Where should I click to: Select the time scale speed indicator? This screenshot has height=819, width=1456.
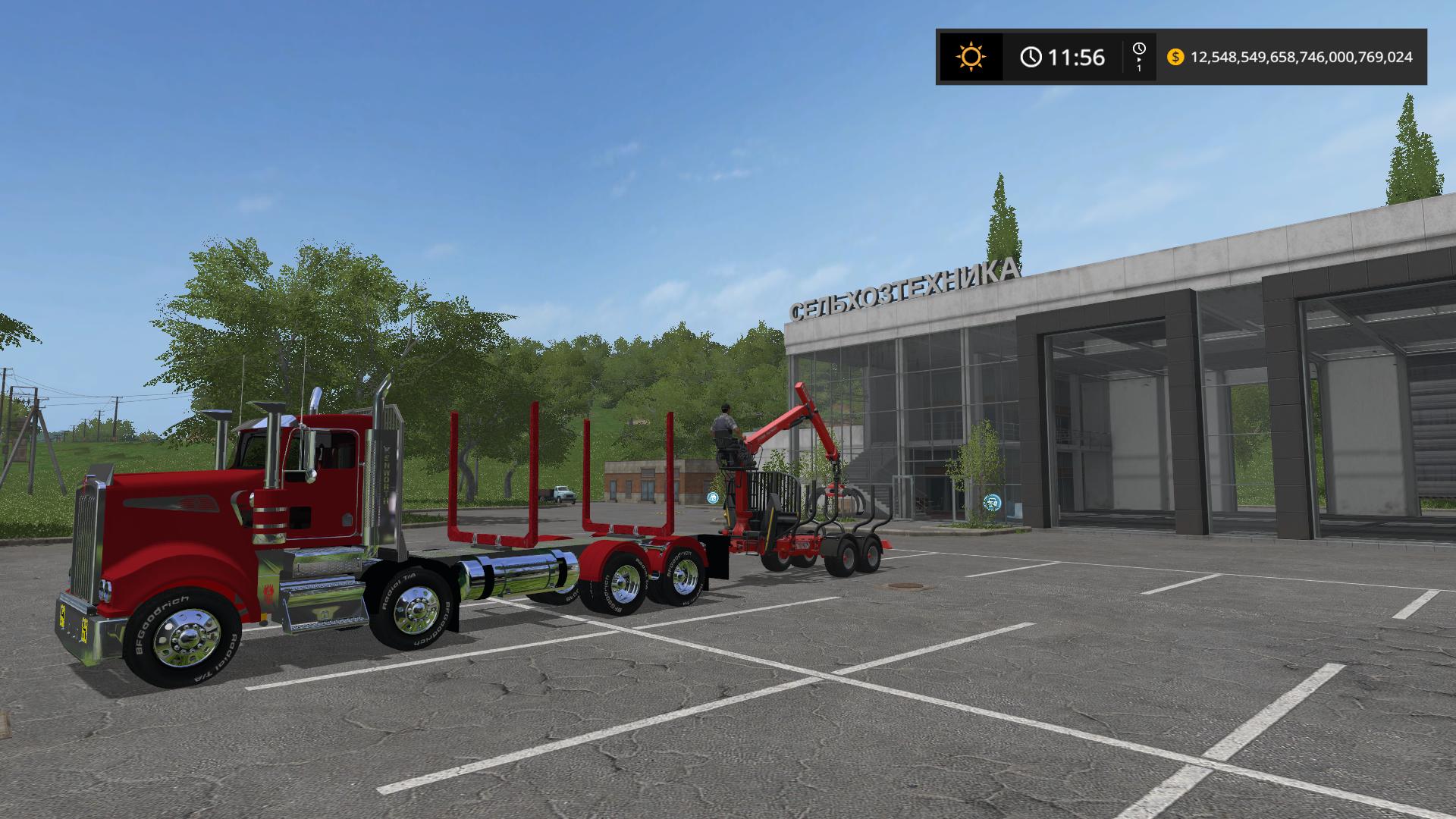coord(1139,57)
